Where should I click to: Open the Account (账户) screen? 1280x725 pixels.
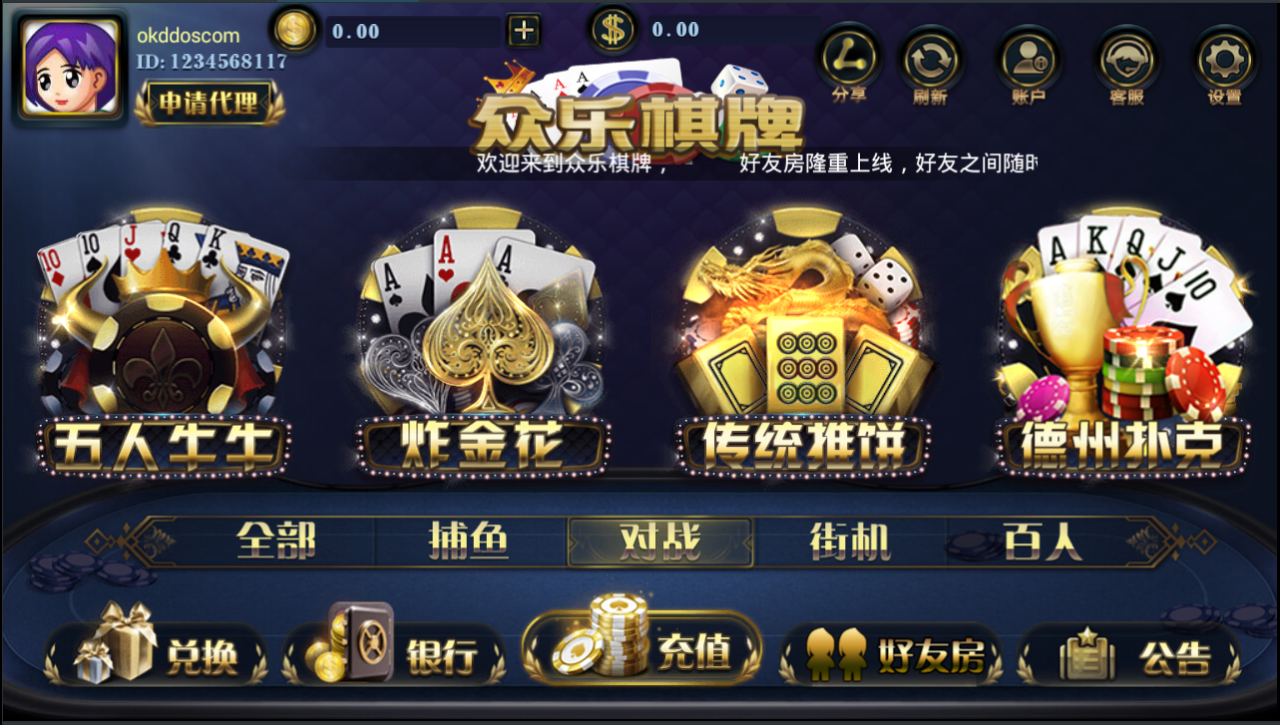tap(1029, 62)
